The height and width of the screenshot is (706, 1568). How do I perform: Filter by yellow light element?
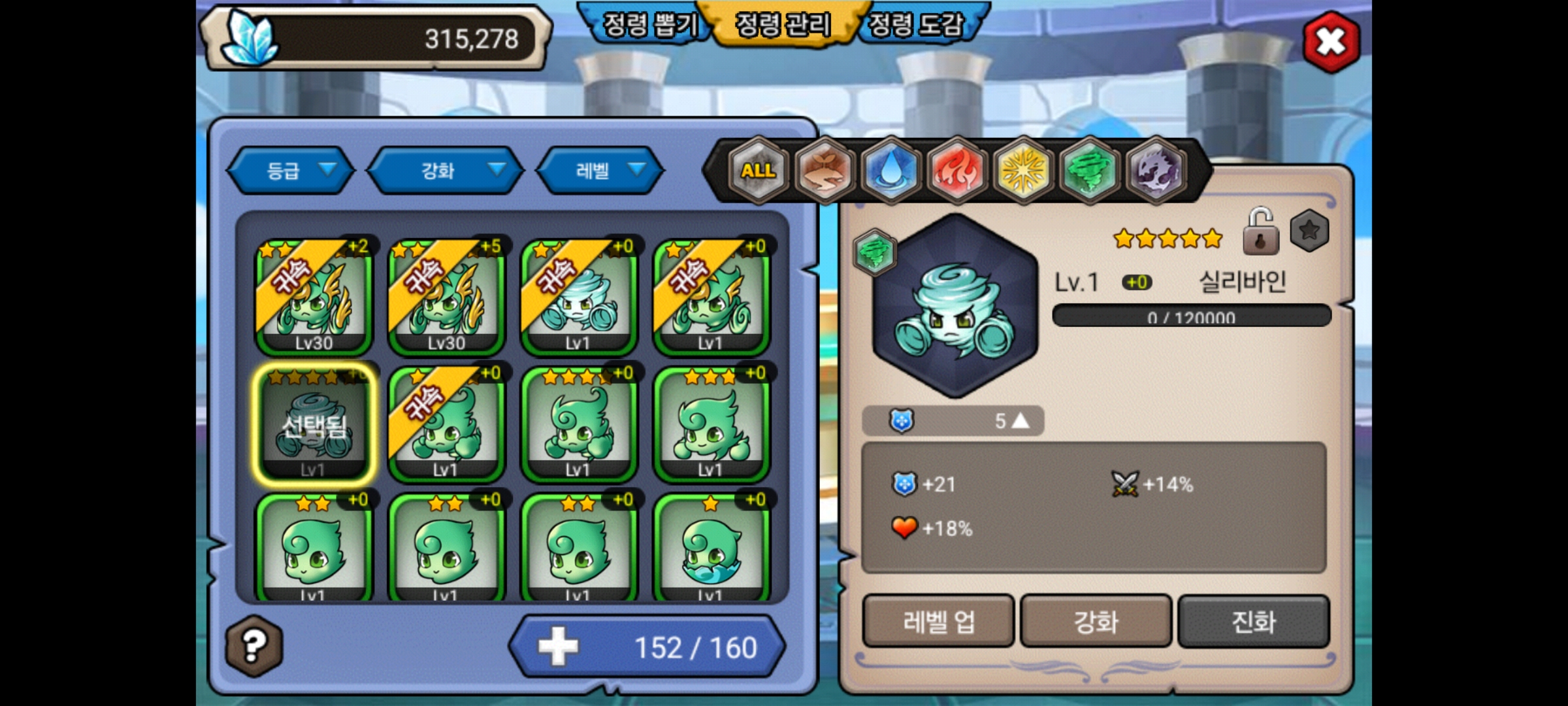pos(1023,171)
